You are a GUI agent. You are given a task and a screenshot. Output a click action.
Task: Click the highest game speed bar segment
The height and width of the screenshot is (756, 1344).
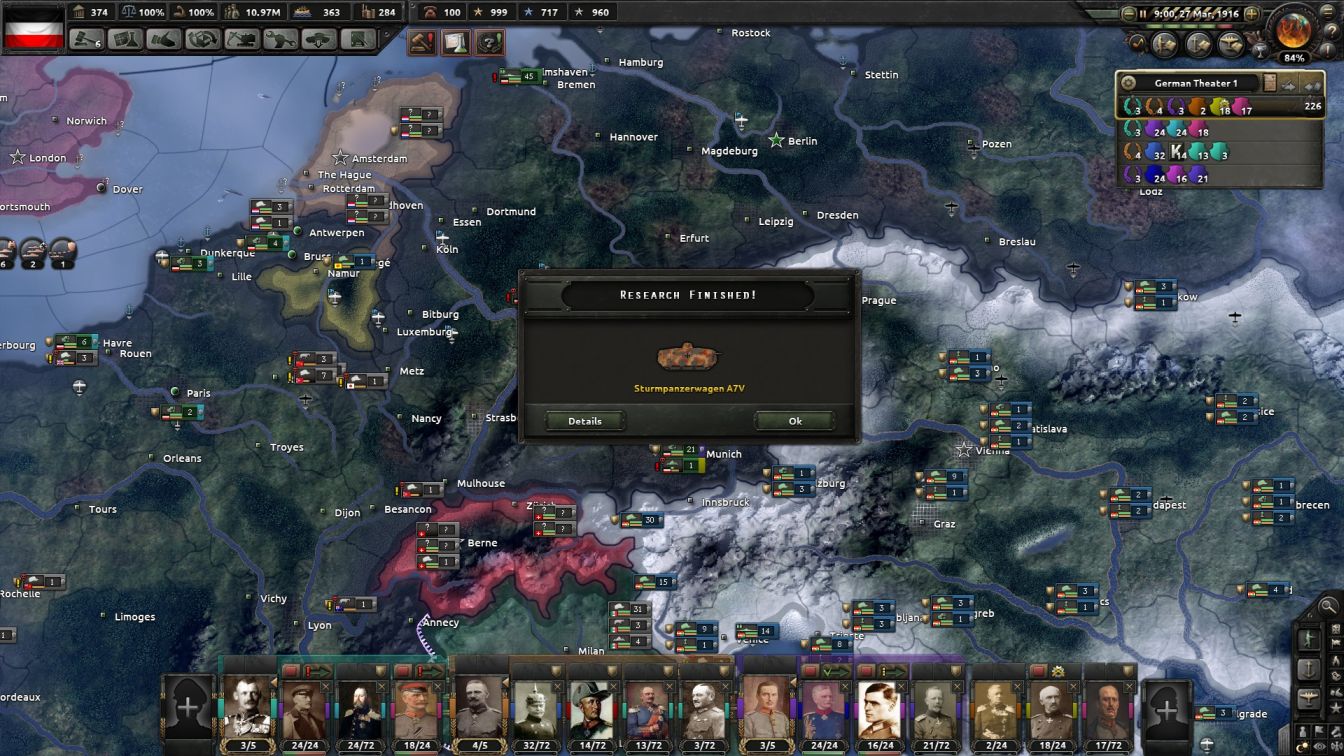(1224, 26)
